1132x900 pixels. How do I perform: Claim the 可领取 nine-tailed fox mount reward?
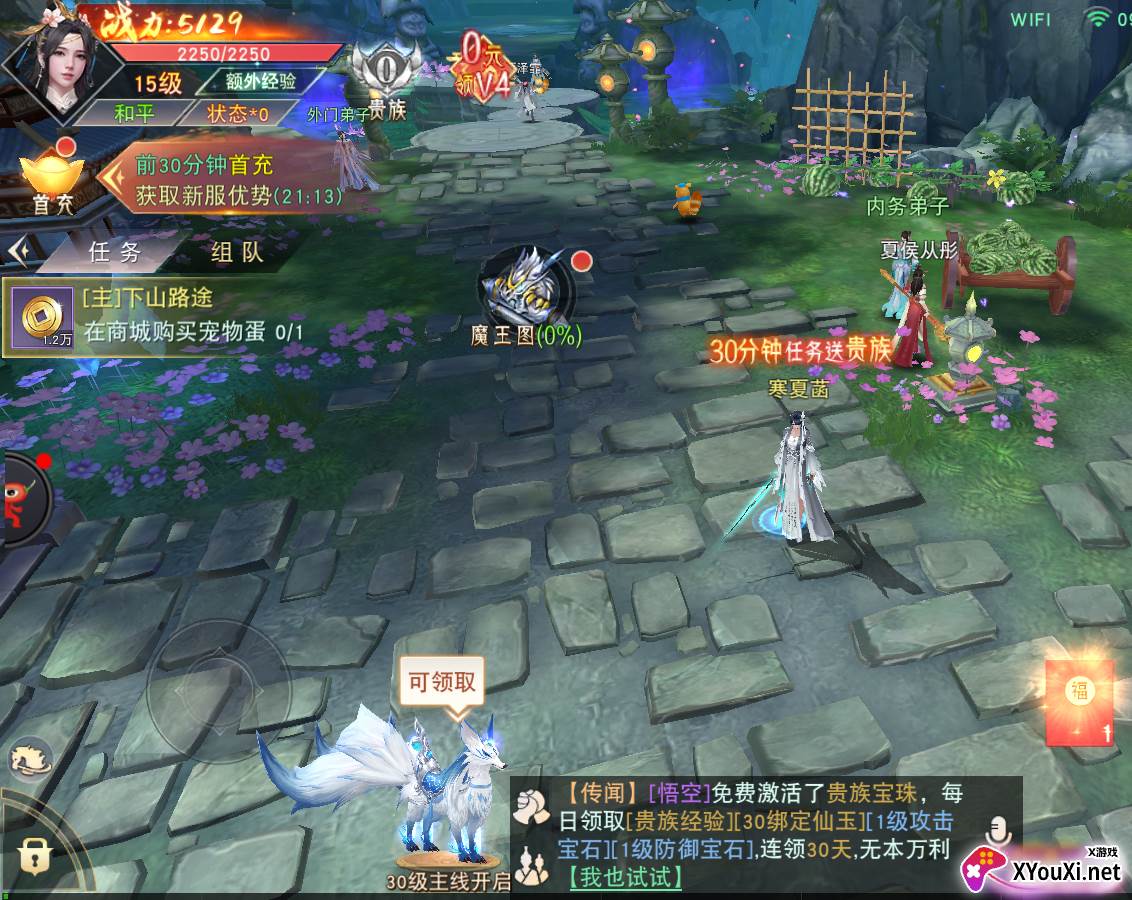(x=441, y=685)
